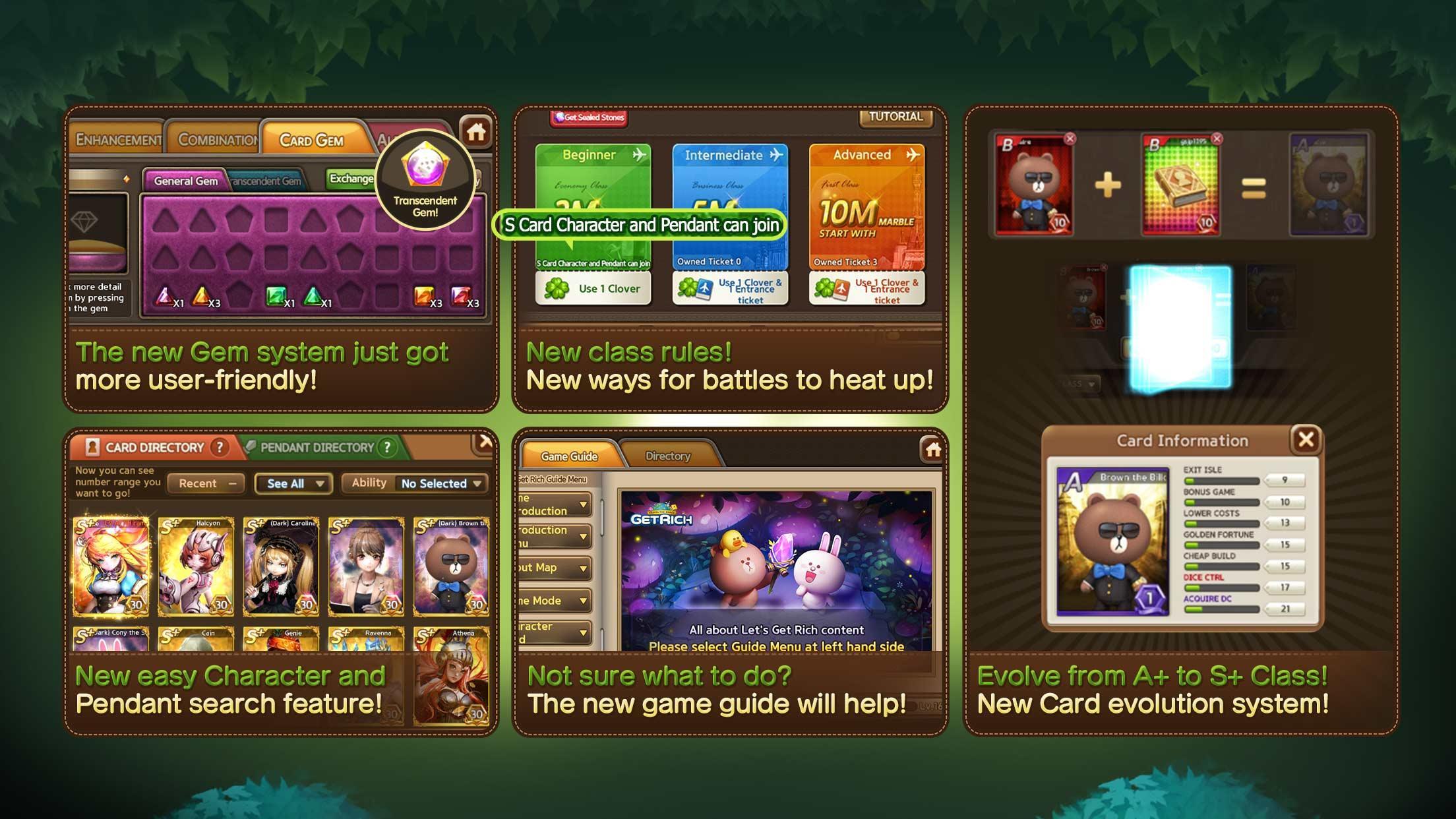
Task: Toggle the Recent sort order in Card Directory
Action: (204, 483)
